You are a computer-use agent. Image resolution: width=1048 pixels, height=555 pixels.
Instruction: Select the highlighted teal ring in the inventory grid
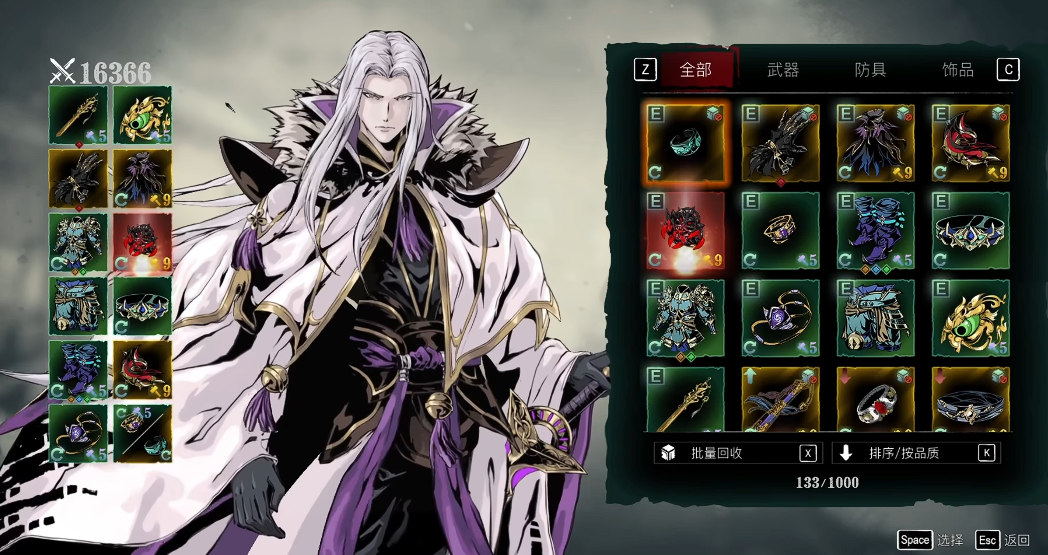coord(685,142)
